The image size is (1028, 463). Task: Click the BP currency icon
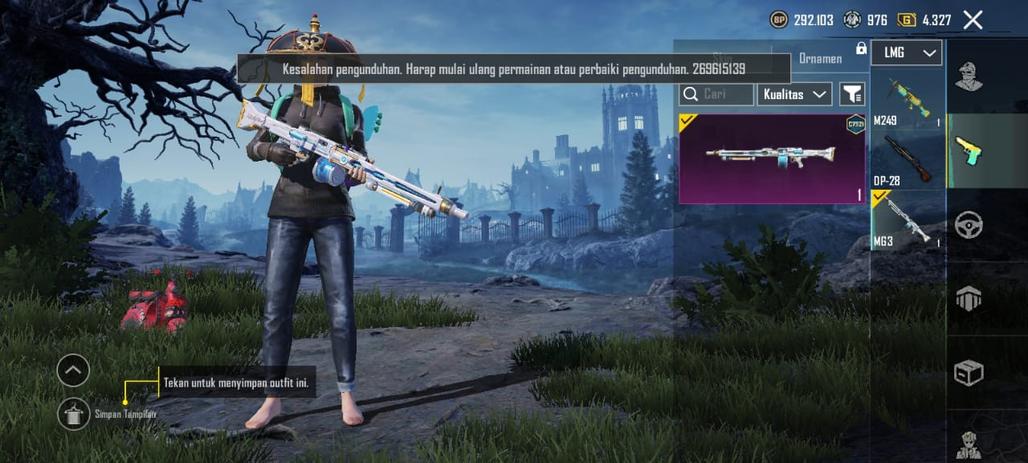(x=778, y=20)
